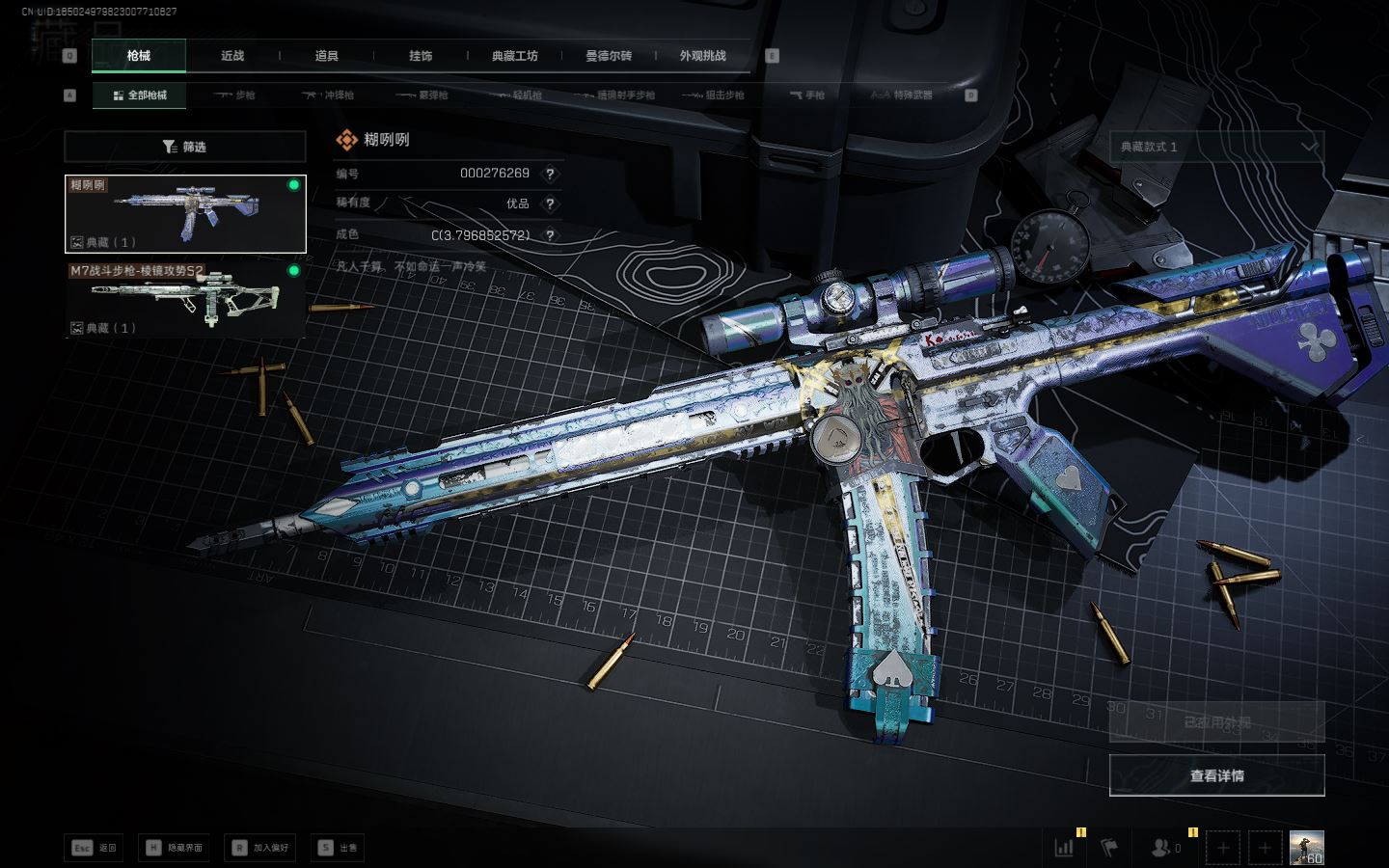1389x868 pixels.
Task: Switch to the 曼德尔砖 tab
Action: click(x=609, y=56)
